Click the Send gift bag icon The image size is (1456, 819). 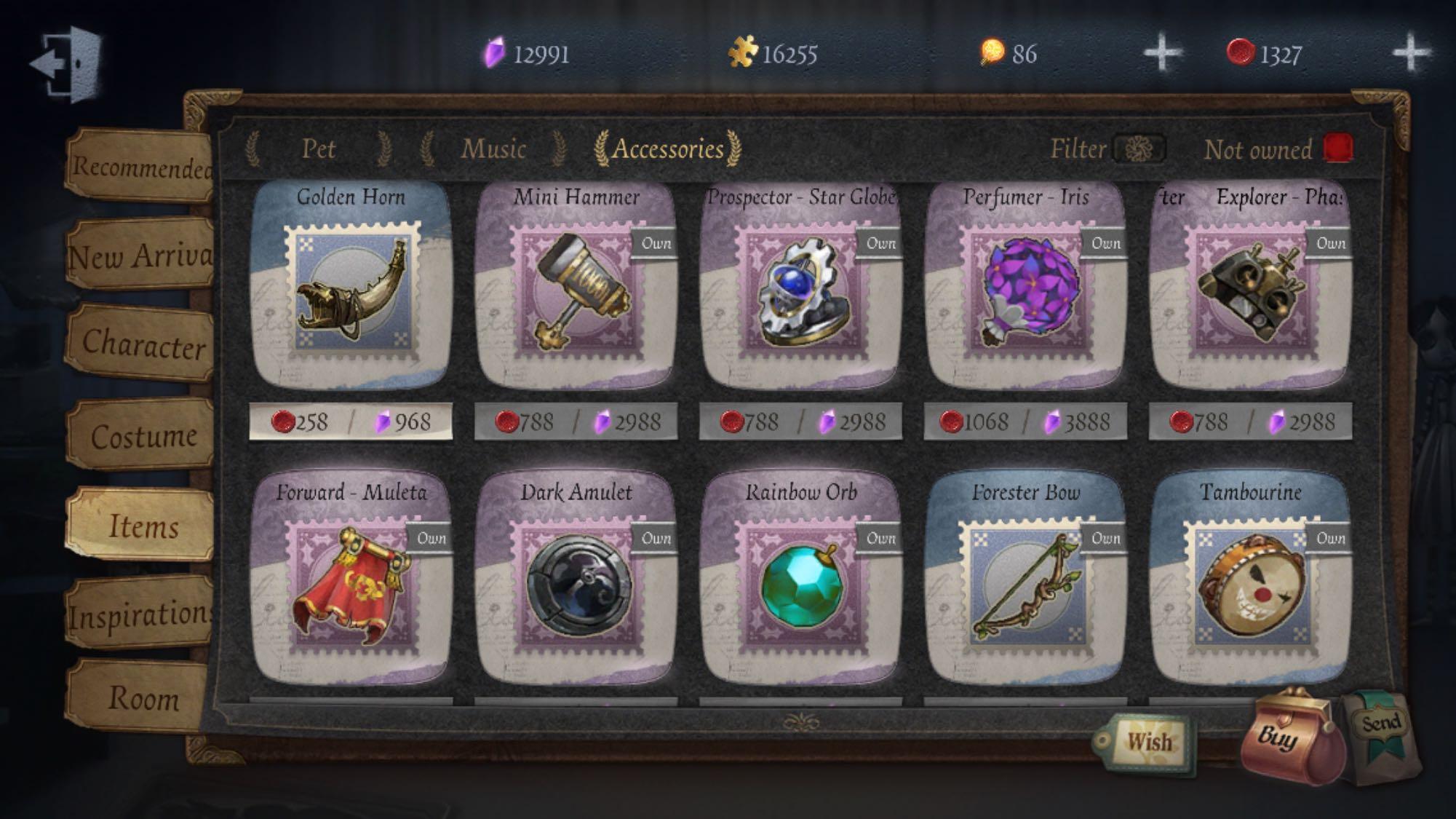click(x=1382, y=728)
